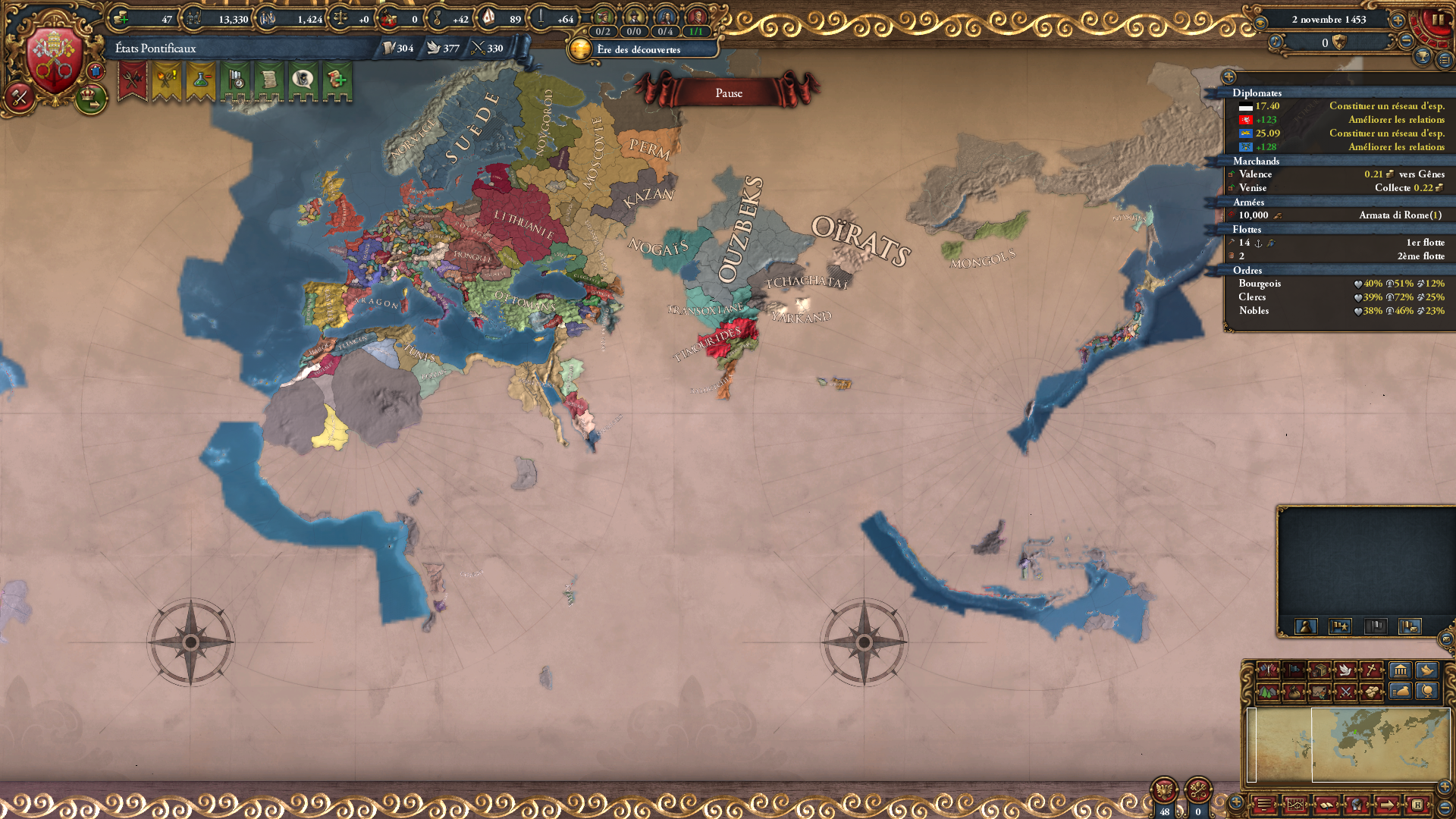Increase game speed next to the date
The image size is (1456, 819).
1397,20
